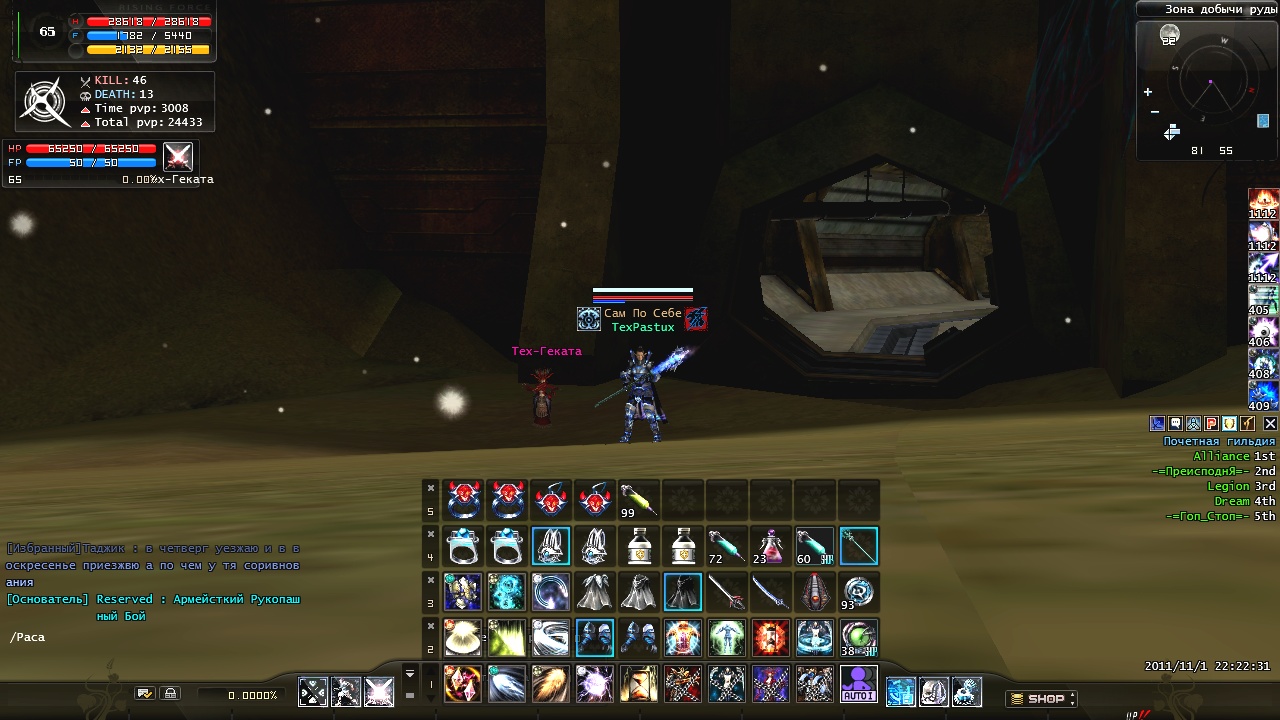
Task: Click the target's crossed-swords portrait icon
Action: click(178, 157)
